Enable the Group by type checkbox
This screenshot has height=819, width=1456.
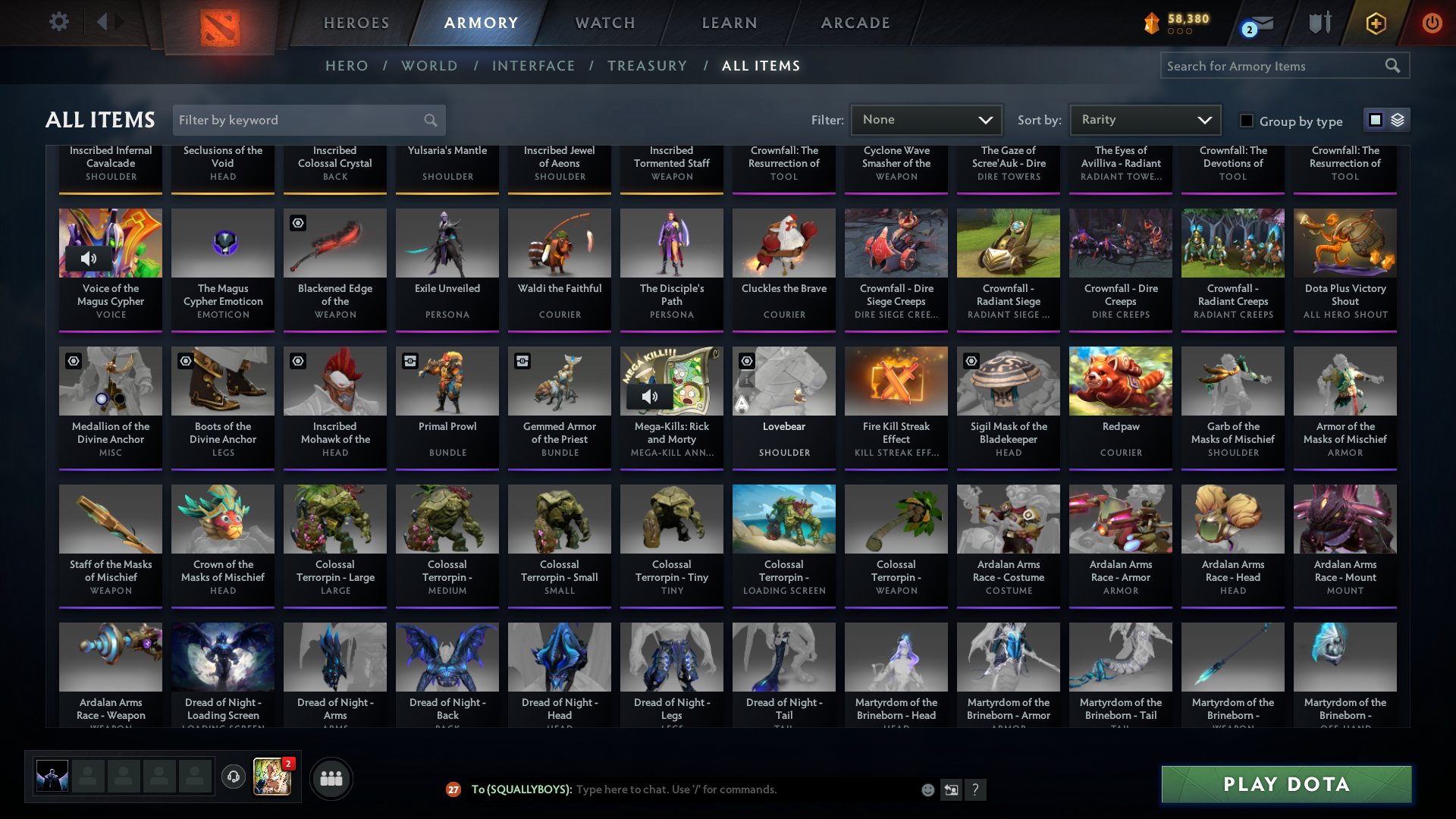click(x=1246, y=121)
